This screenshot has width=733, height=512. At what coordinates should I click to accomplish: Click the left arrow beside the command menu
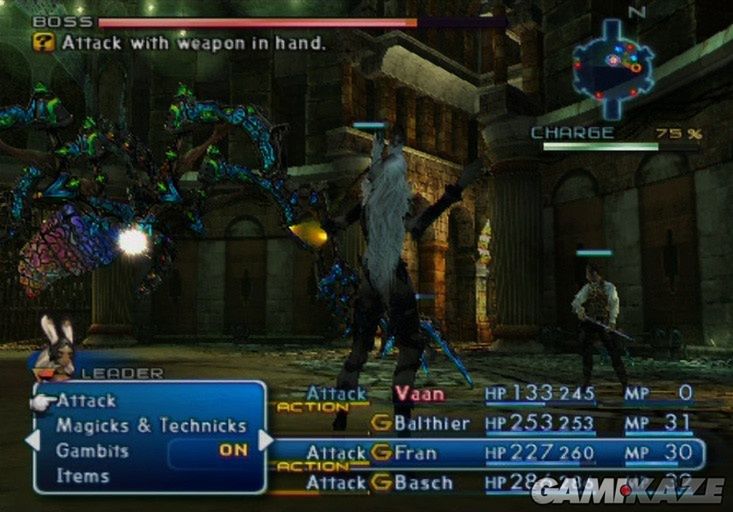tap(31, 440)
